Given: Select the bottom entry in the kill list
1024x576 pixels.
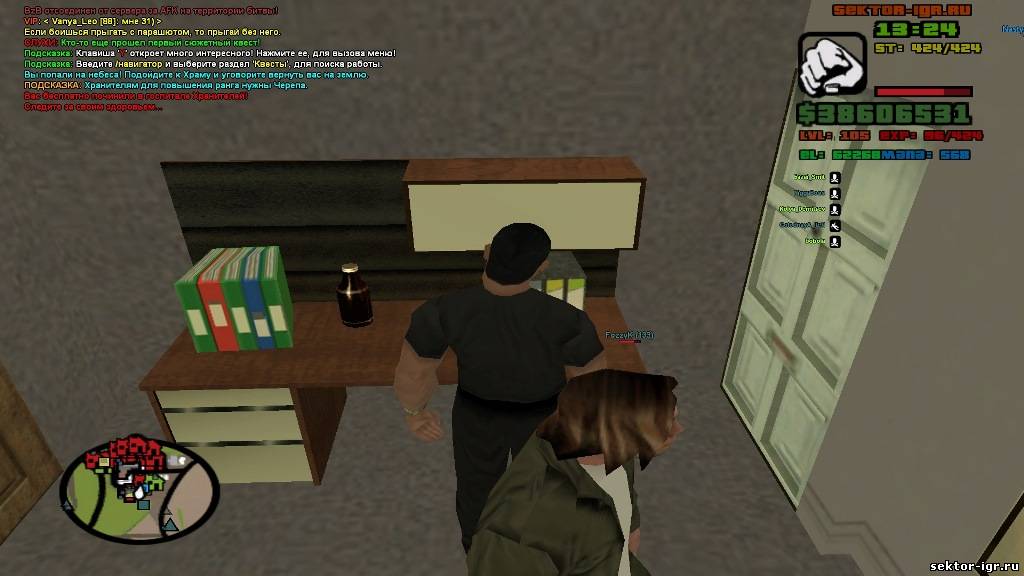Looking at the screenshot, I should coord(816,242).
